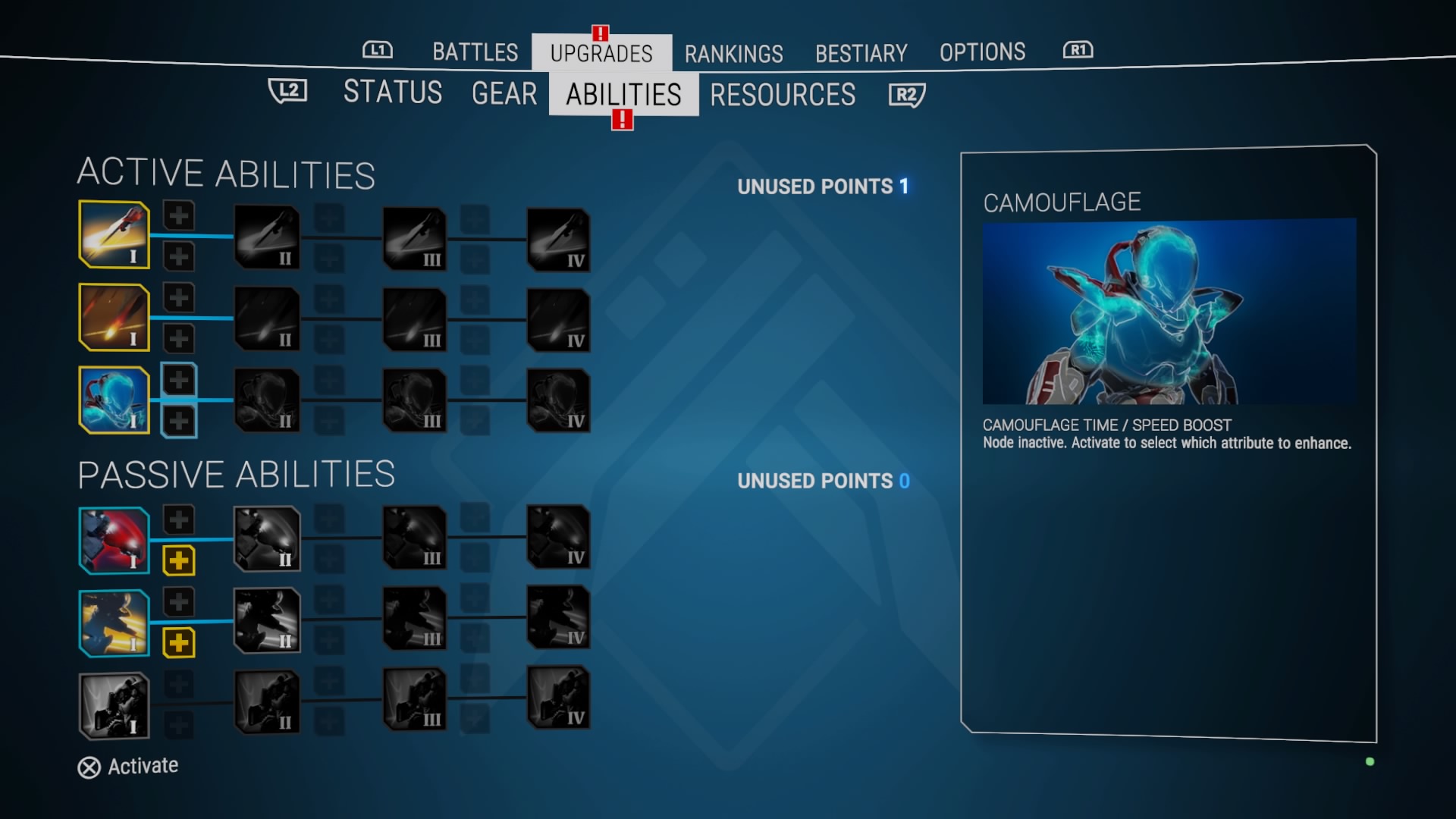Open the Options tab
This screenshot has width=1456, height=819.
(x=982, y=52)
